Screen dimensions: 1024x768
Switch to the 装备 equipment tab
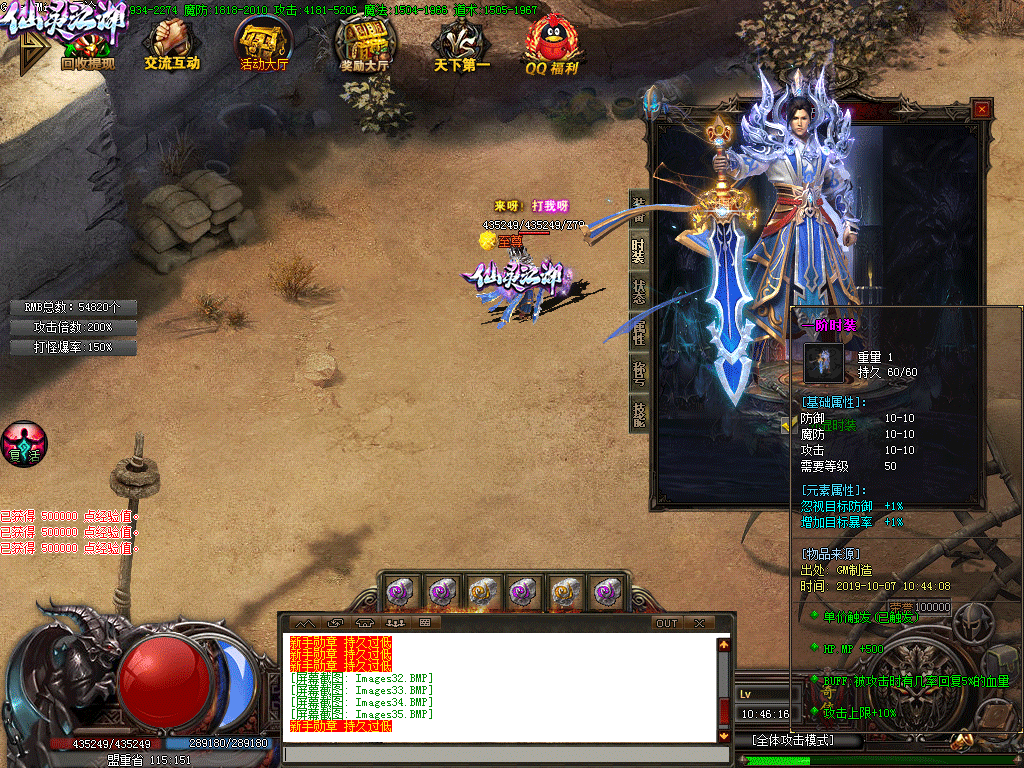coord(638,209)
